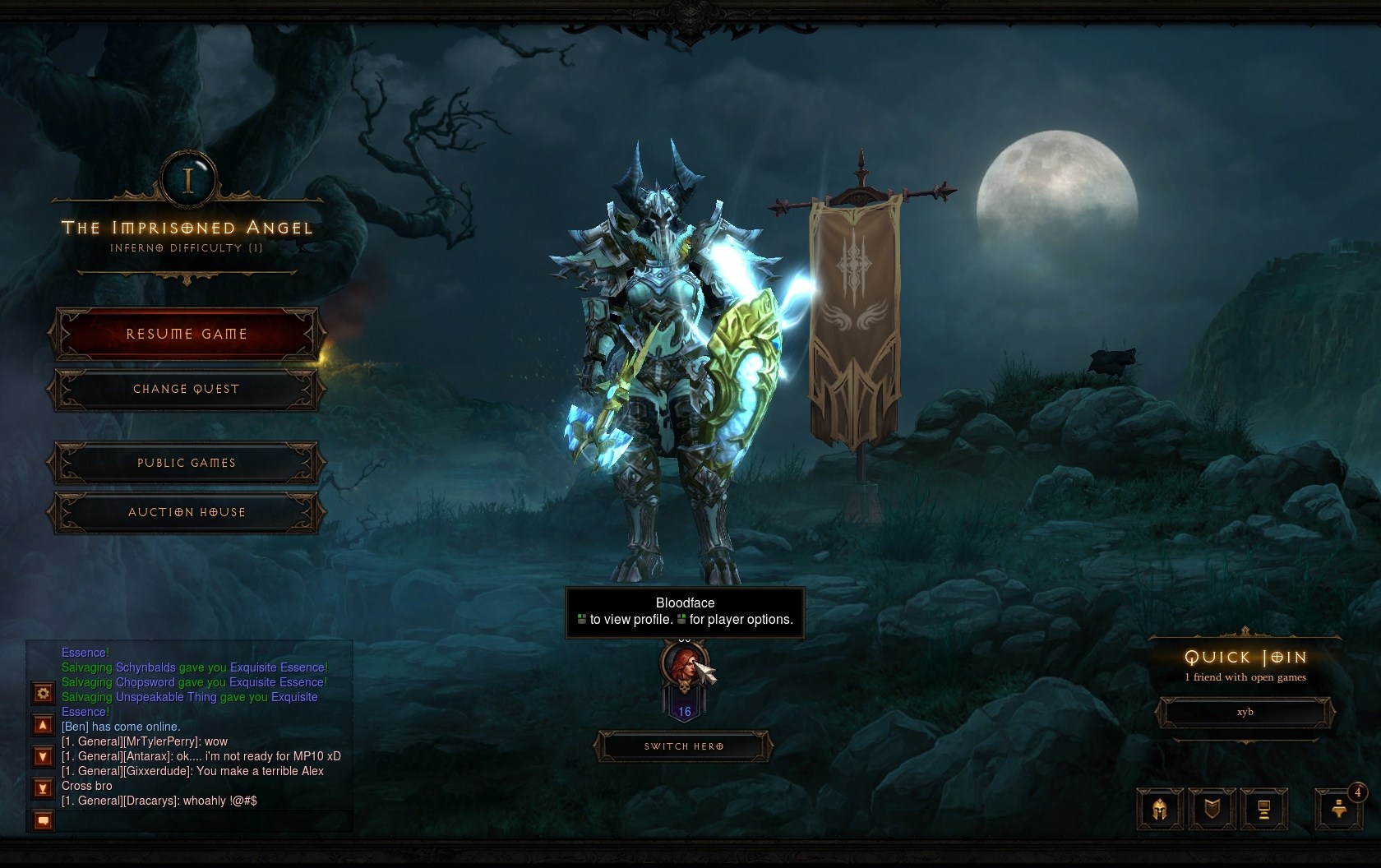Click the Switch Hero button

click(684, 746)
